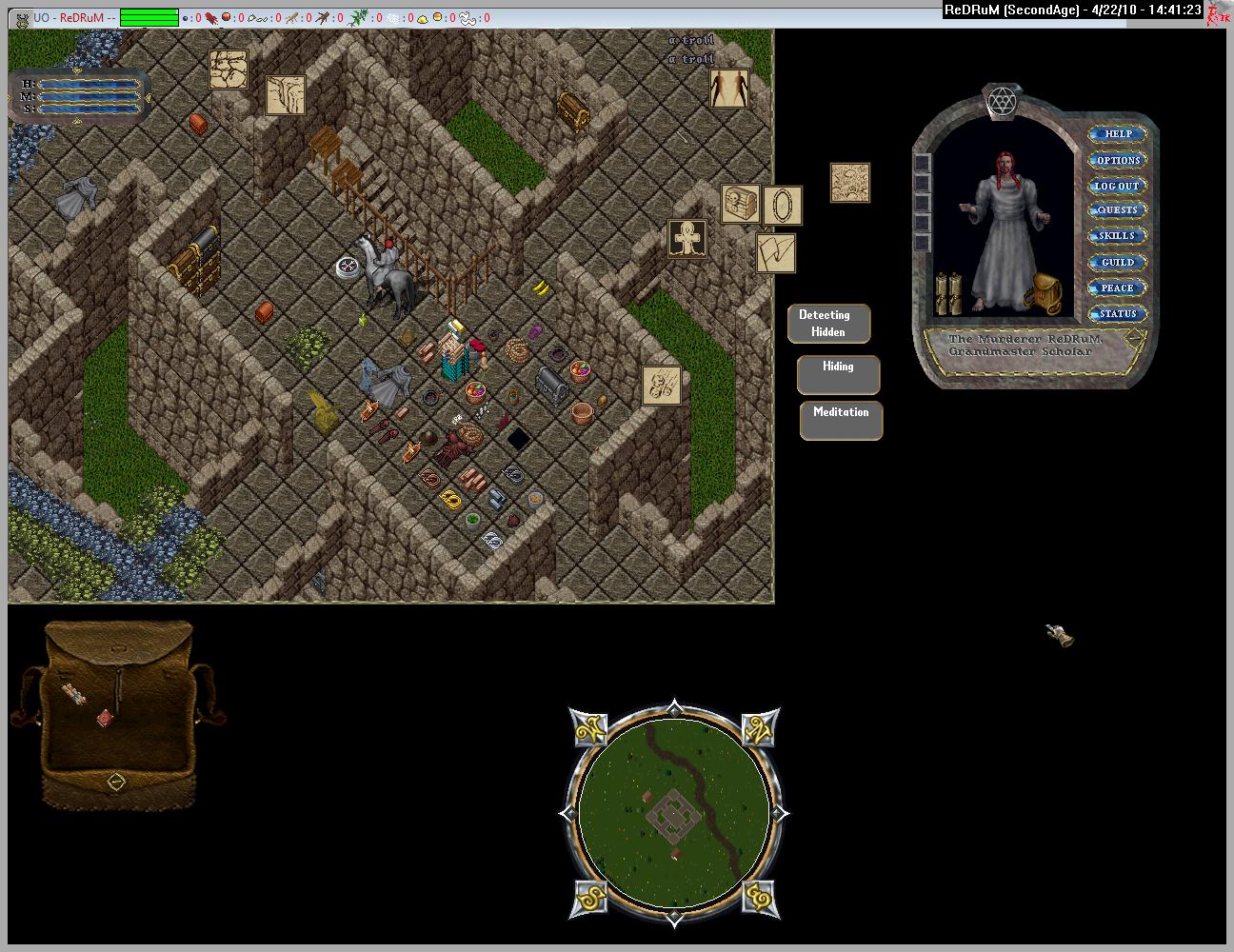Open the Quests log
1234x952 pixels.
pos(1117,210)
